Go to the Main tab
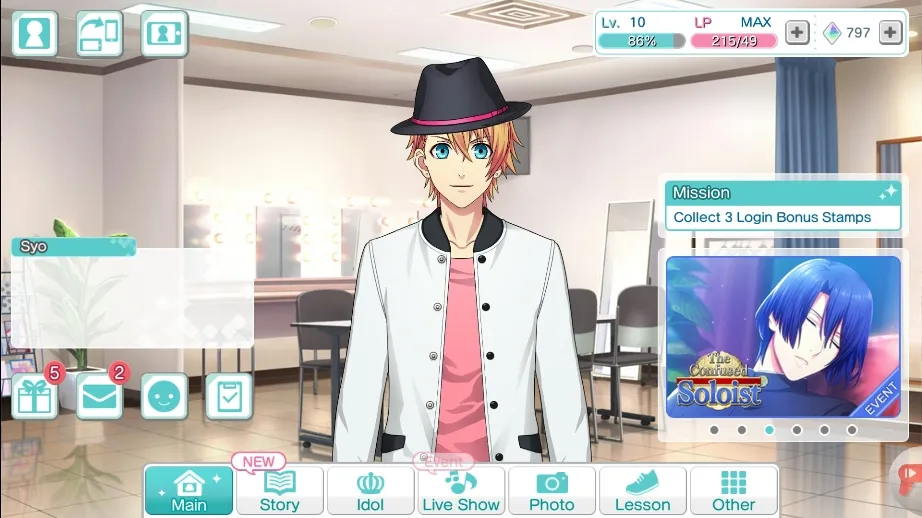The height and width of the screenshot is (518, 922). coord(189,491)
